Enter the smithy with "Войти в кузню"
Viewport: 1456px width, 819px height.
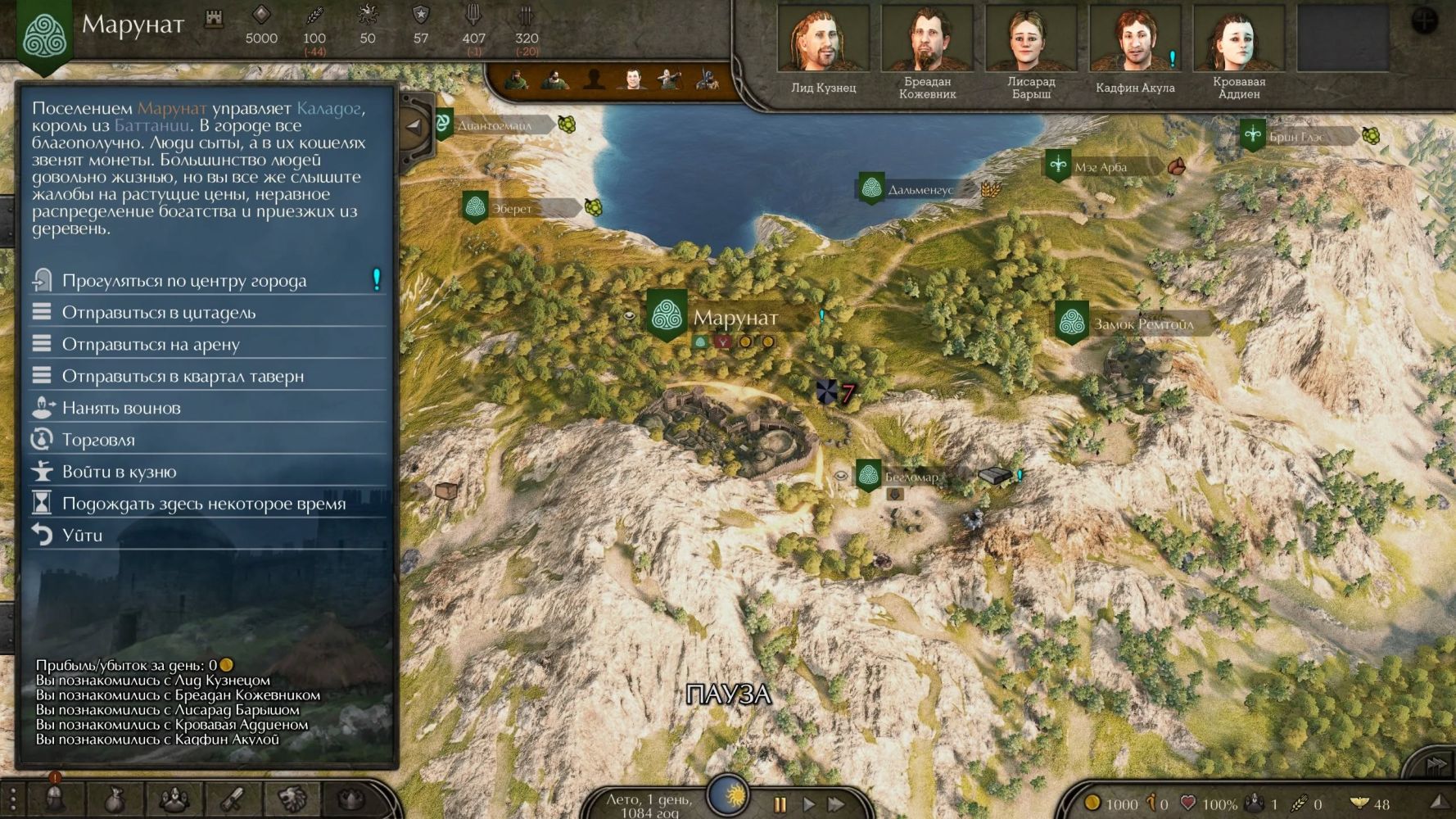click(x=119, y=472)
